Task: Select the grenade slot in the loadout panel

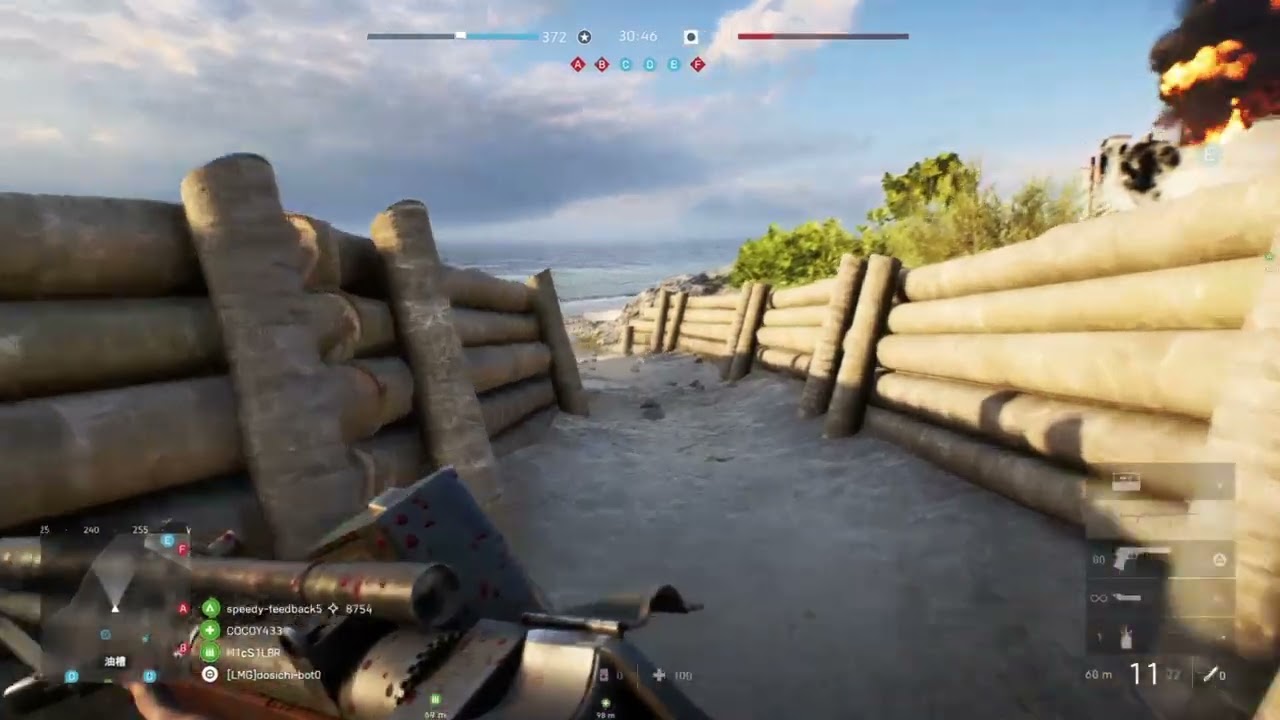Action: pyautogui.click(x=1126, y=638)
